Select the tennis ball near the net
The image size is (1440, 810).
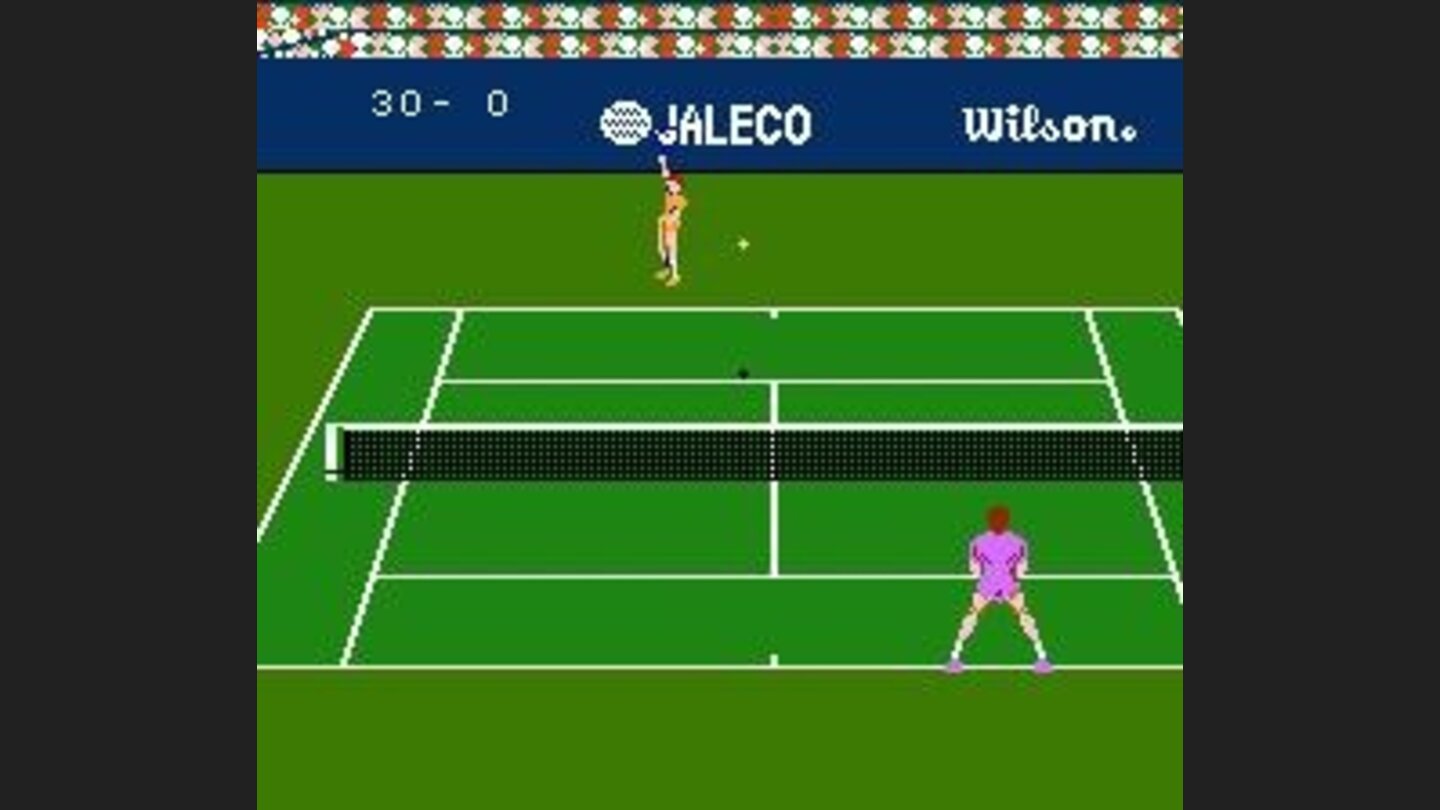(742, 371)
